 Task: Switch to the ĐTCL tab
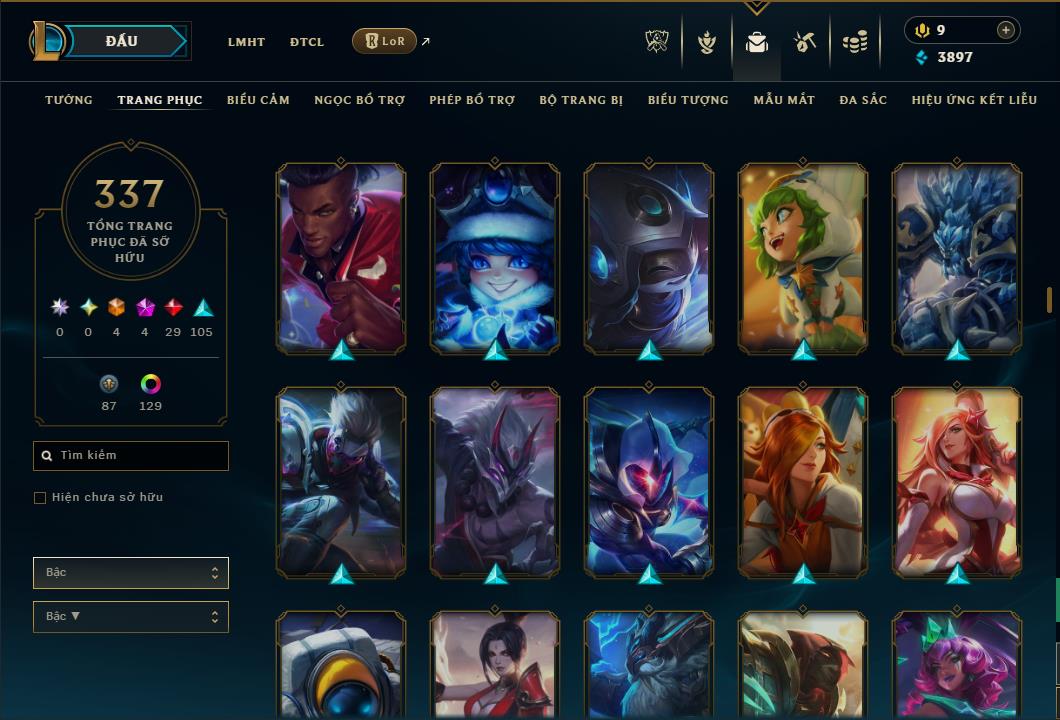(x=307, y=42)
